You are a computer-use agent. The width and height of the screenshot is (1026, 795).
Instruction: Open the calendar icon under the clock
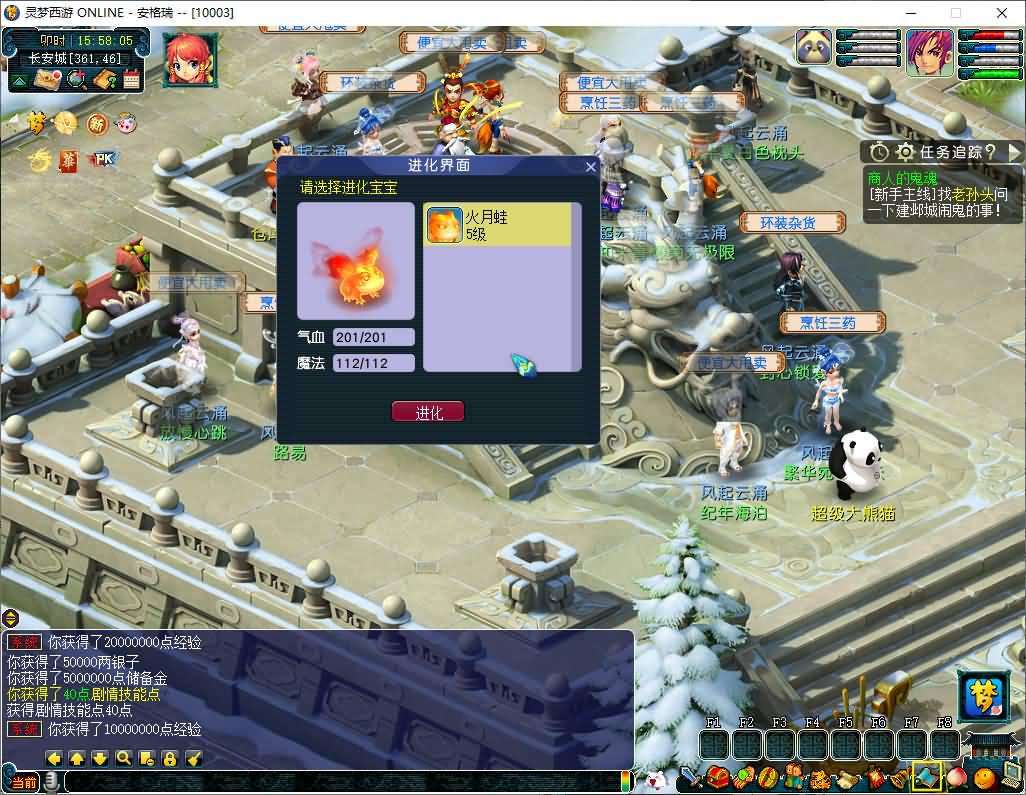coord(131,80)
